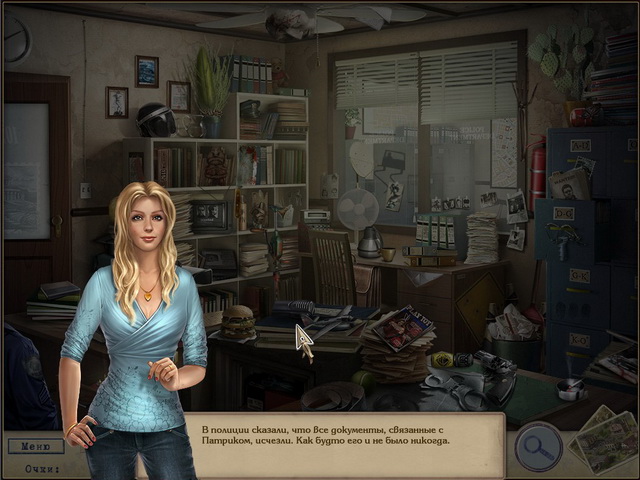Activate the magnifying glass hint button
Image resolution: width=640 pixels, height=480 pixels.
click(x=538, y=446)
